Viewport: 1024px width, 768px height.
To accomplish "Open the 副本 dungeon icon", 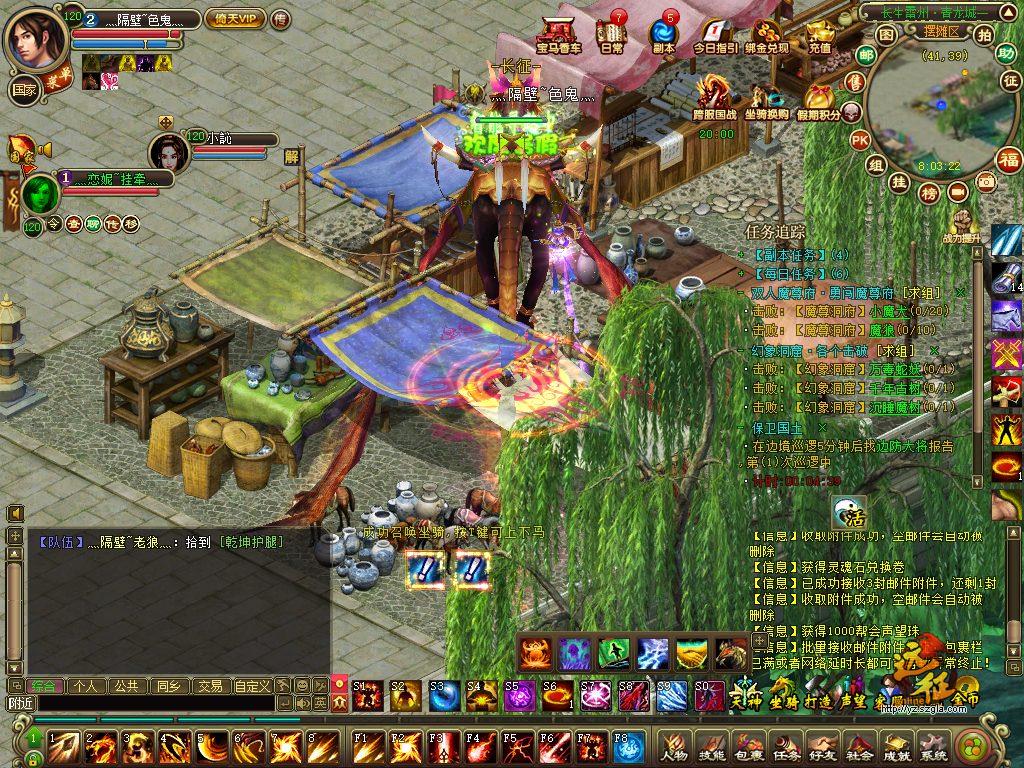I will (x=664, y=35).
